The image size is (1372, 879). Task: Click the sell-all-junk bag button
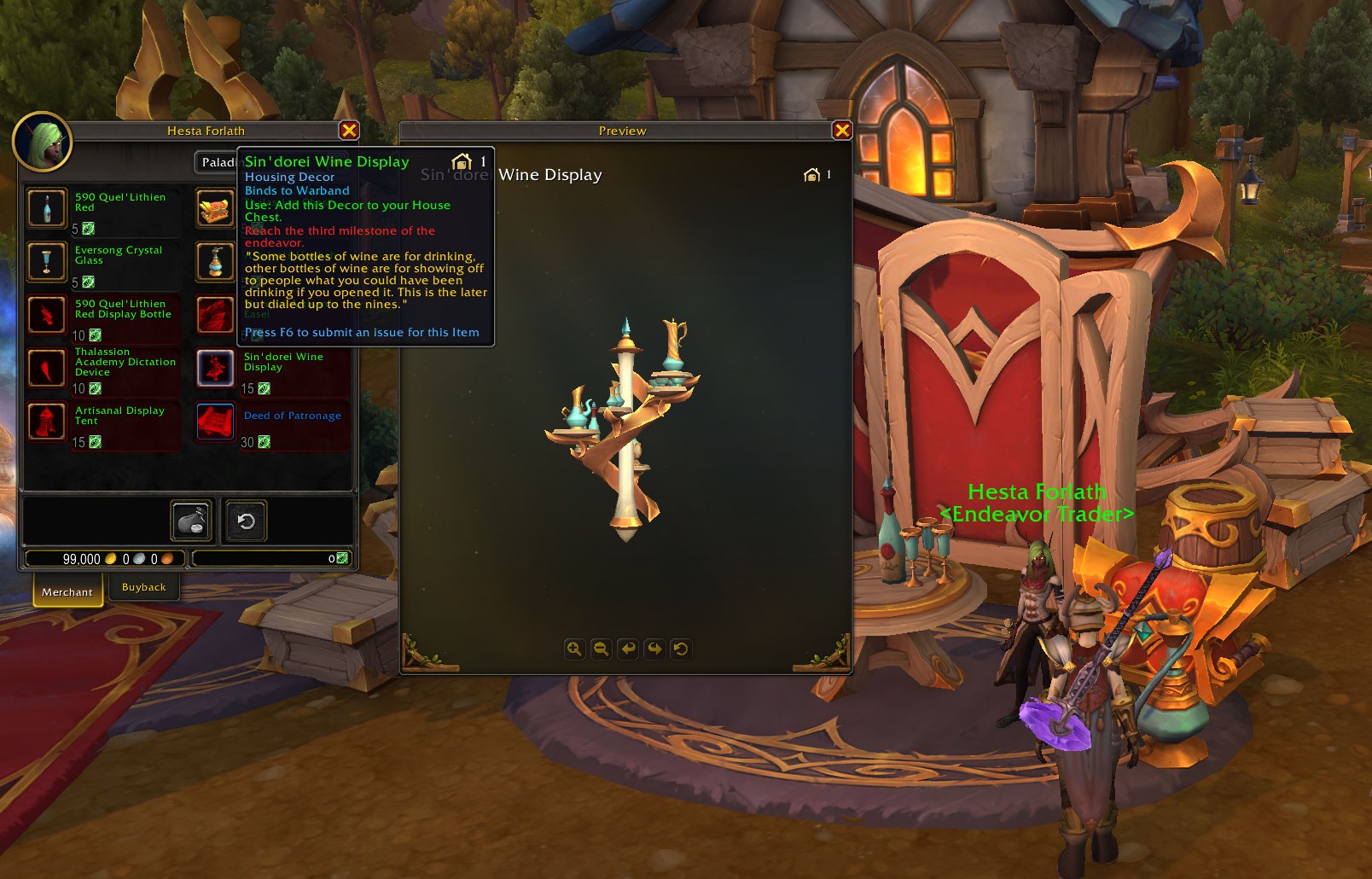191,521
